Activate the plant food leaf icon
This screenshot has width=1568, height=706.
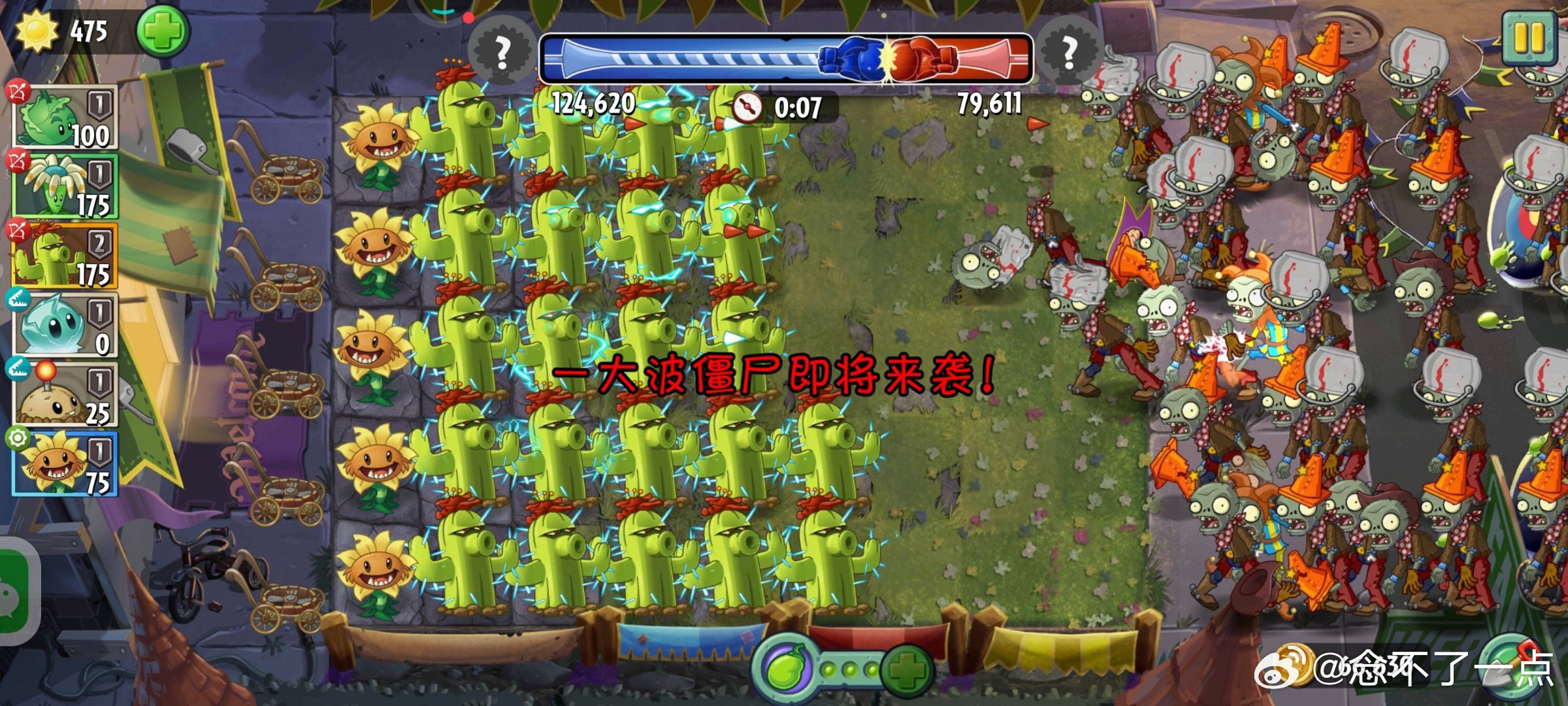pos(786,669)
